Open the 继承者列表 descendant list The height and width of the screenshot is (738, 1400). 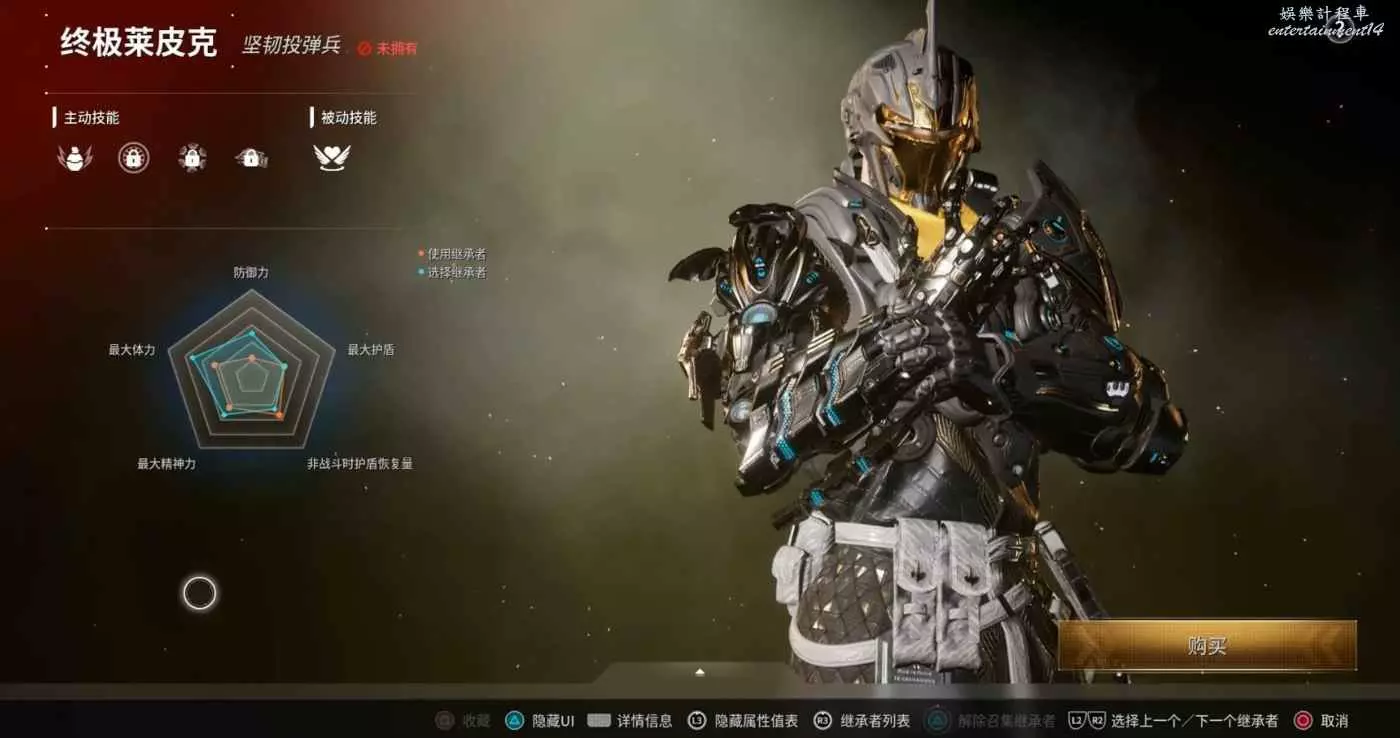pos(862,720)
